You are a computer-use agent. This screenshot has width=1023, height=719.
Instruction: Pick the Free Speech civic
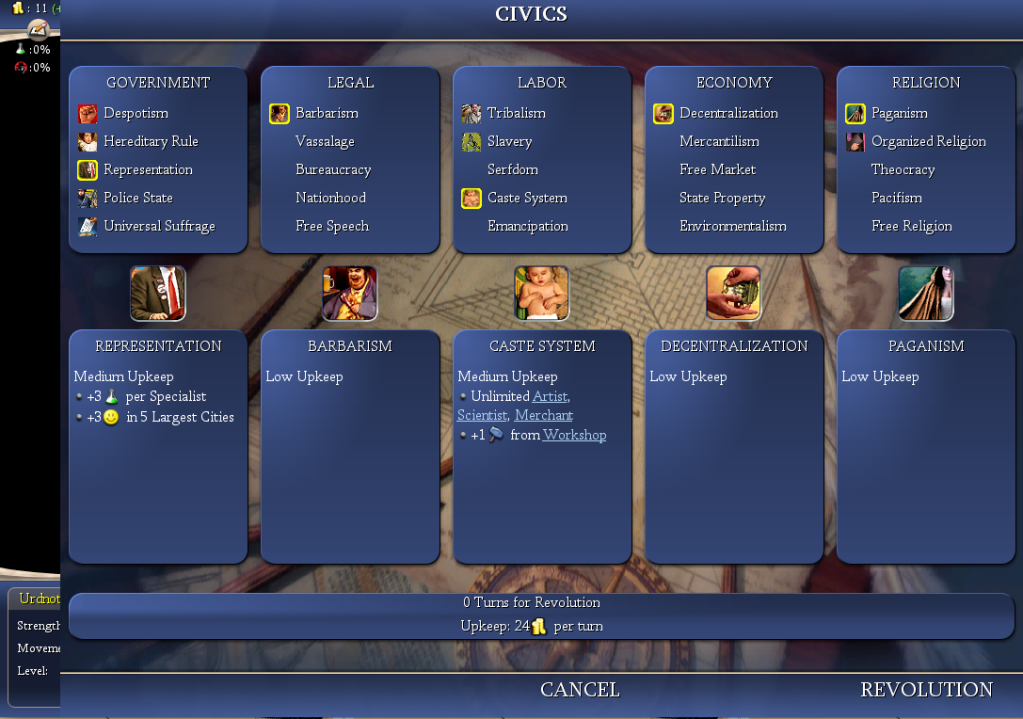[x=332, y=226]
